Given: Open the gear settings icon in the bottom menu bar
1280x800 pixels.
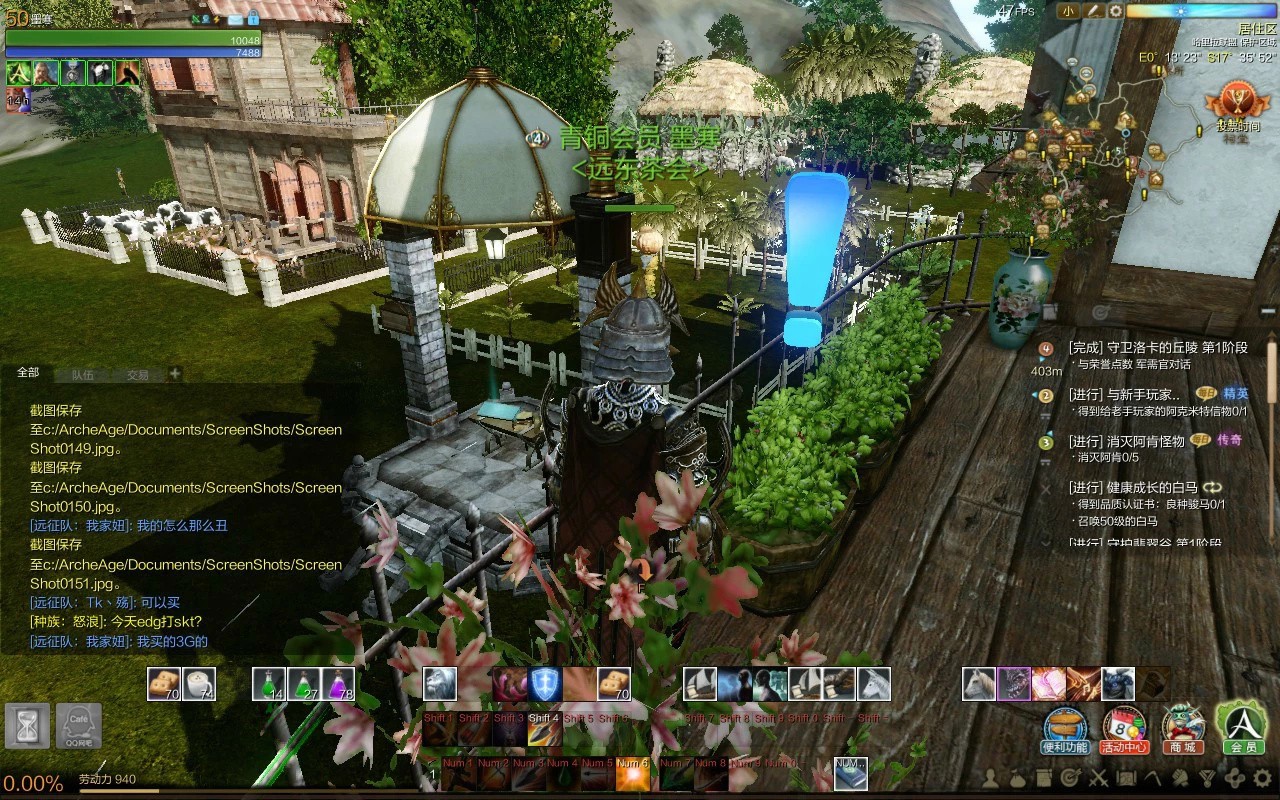Looking at the screenshot, I should click(x=1261, y=777).
